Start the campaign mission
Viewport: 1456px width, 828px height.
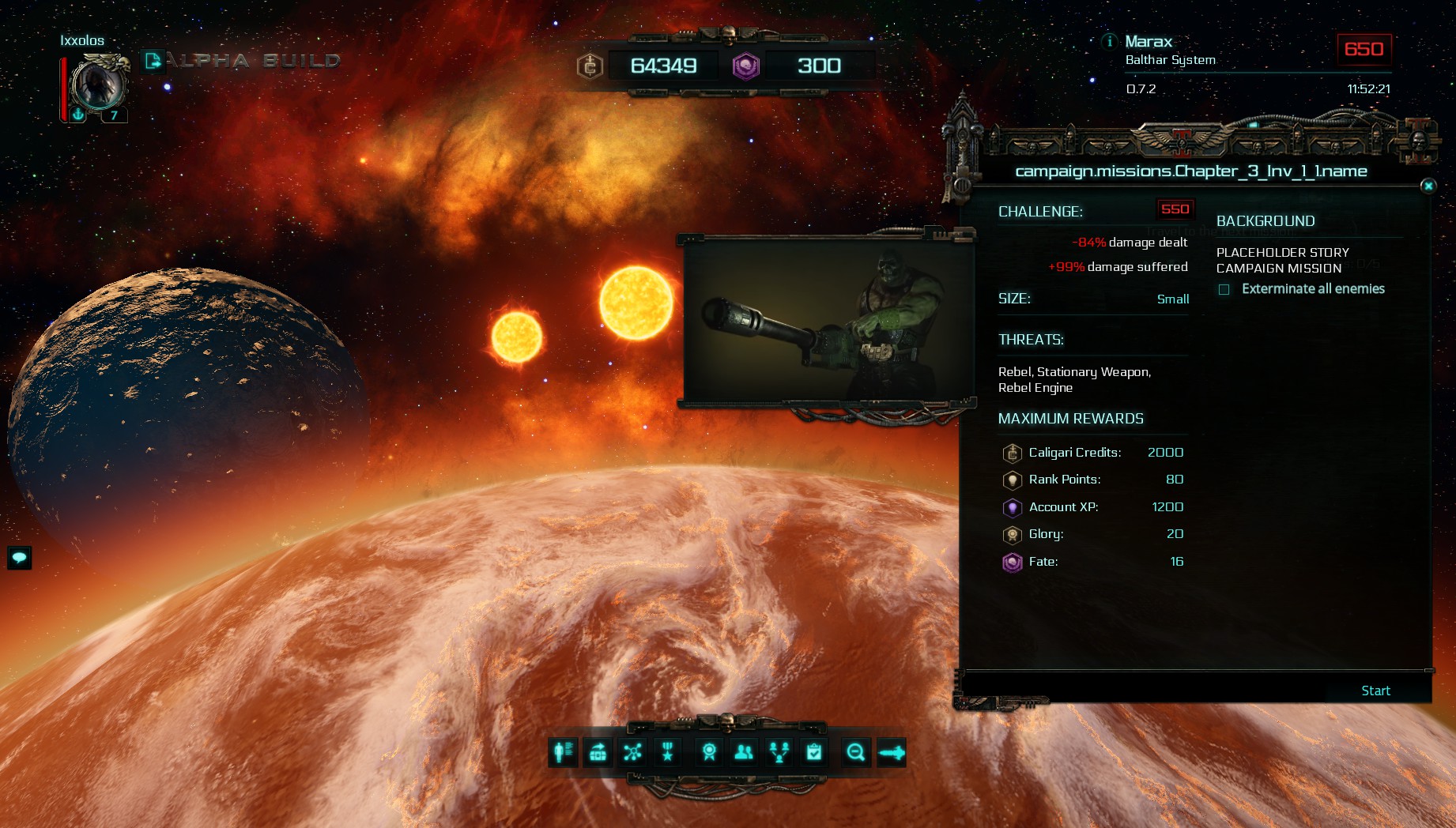pyautogui.click(x=1375, y=691)
